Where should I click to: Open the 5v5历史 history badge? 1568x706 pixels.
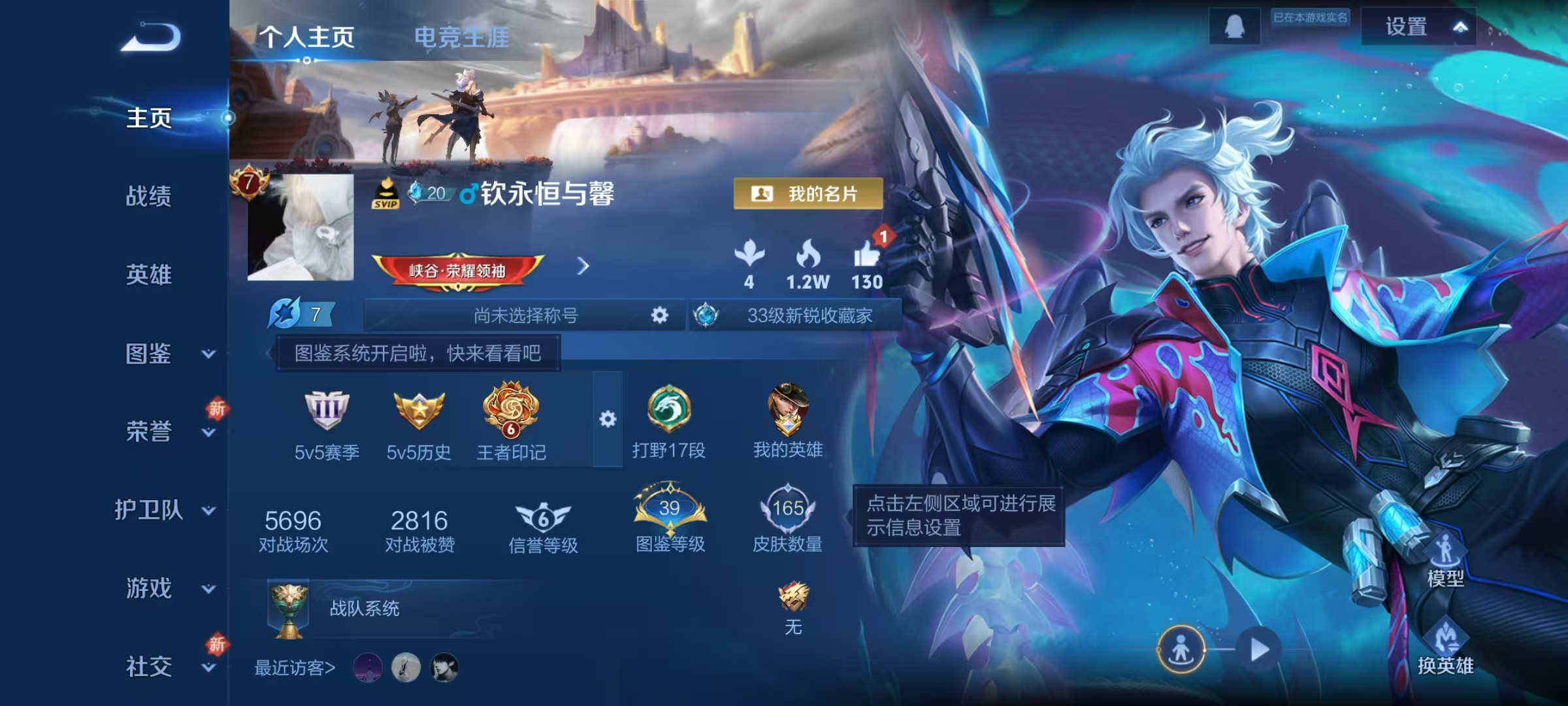point(419,411)
